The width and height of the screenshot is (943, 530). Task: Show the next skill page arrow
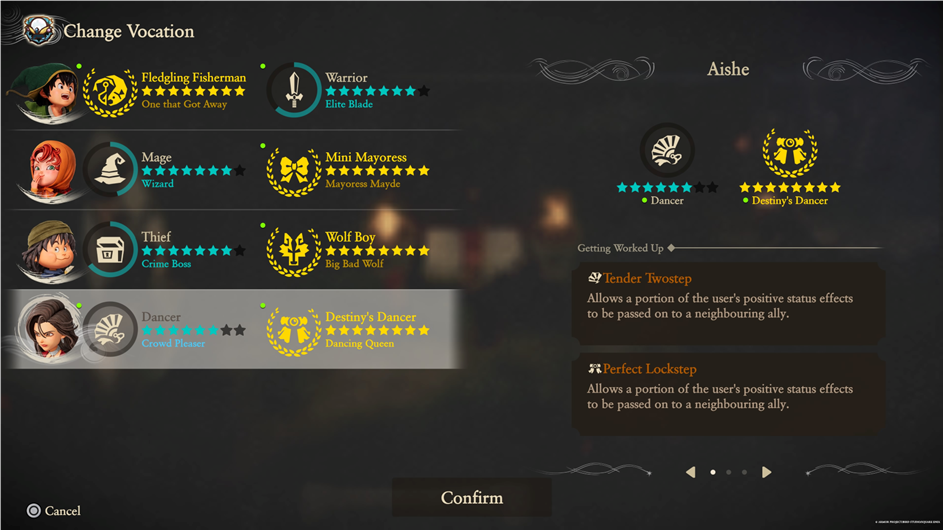point(767,472)
